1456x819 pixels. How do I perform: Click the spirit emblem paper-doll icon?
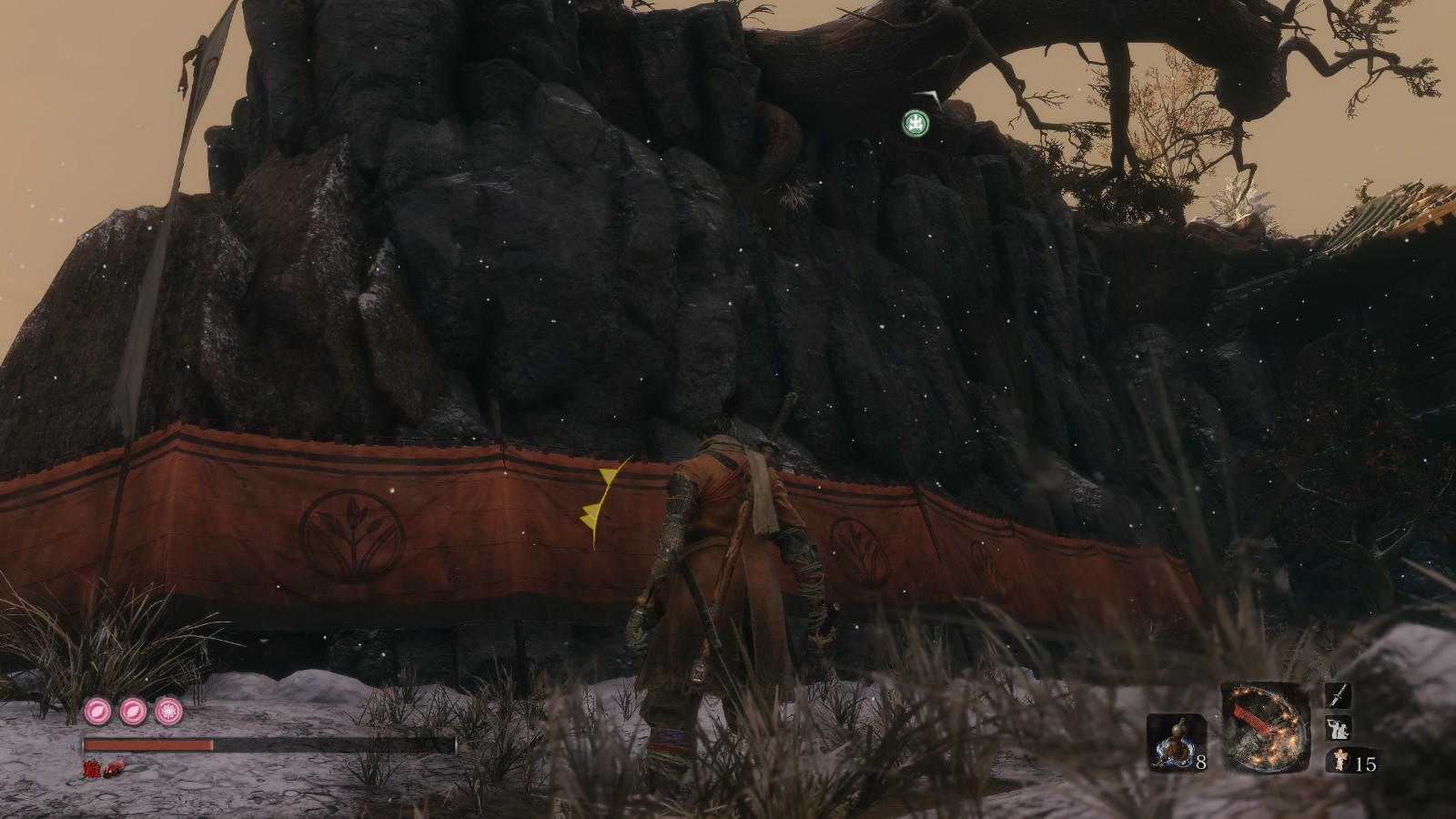[1340, 762]
